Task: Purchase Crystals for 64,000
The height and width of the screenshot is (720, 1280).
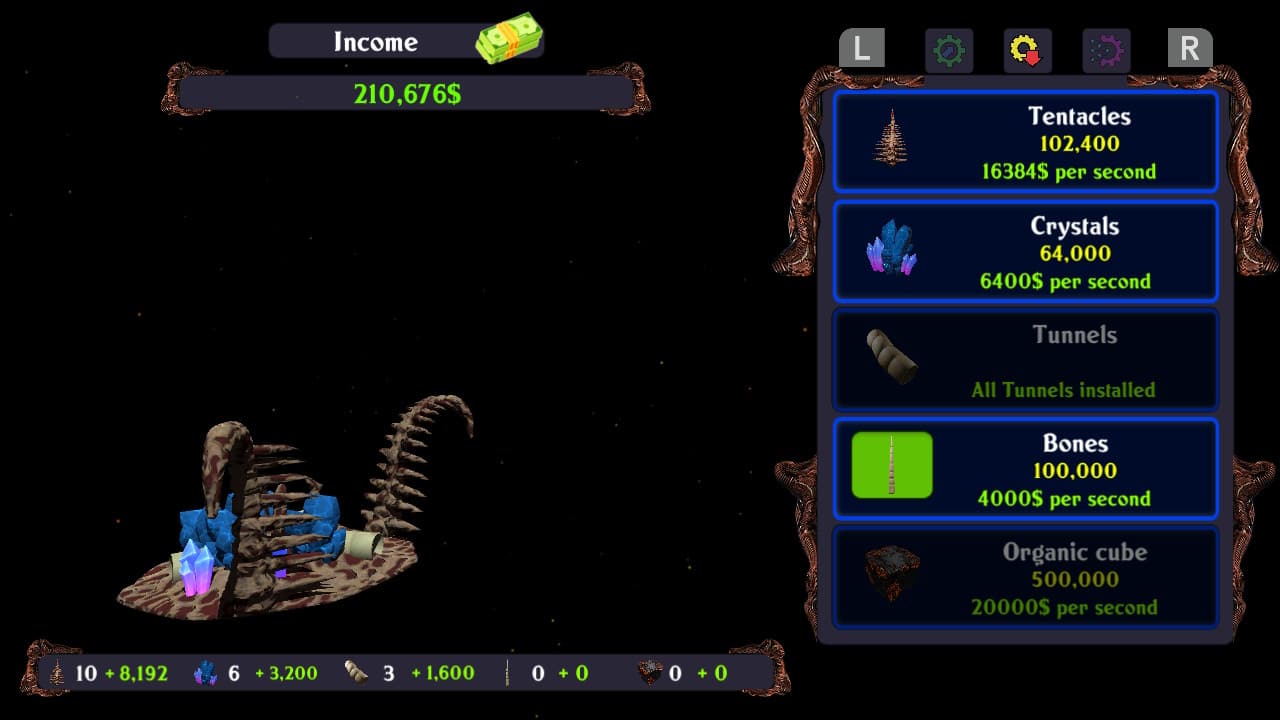Action: 1025,251
